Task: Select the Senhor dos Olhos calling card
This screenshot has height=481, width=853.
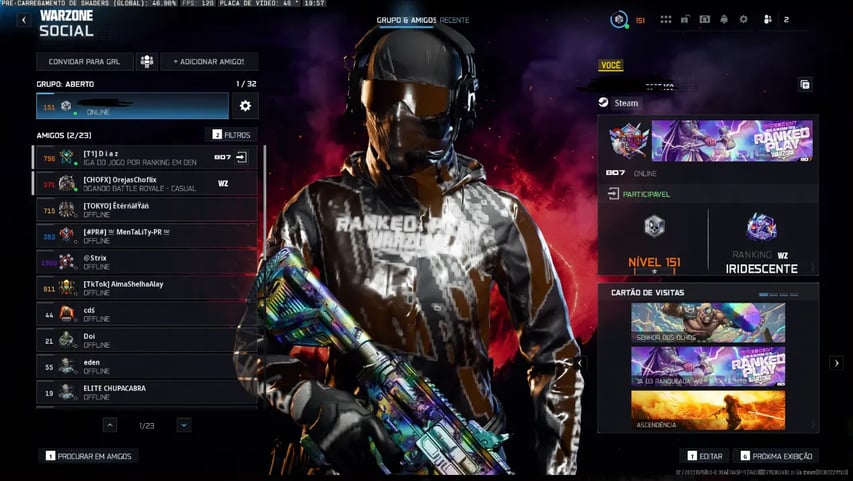Action: coord(708,323)
